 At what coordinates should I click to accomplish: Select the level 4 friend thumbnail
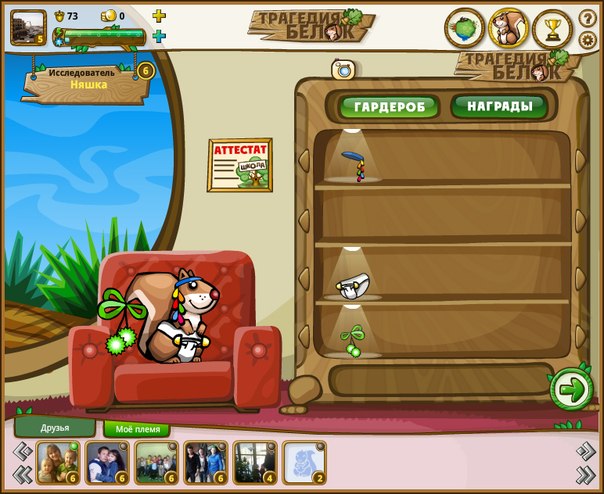(x=254, y=462)
